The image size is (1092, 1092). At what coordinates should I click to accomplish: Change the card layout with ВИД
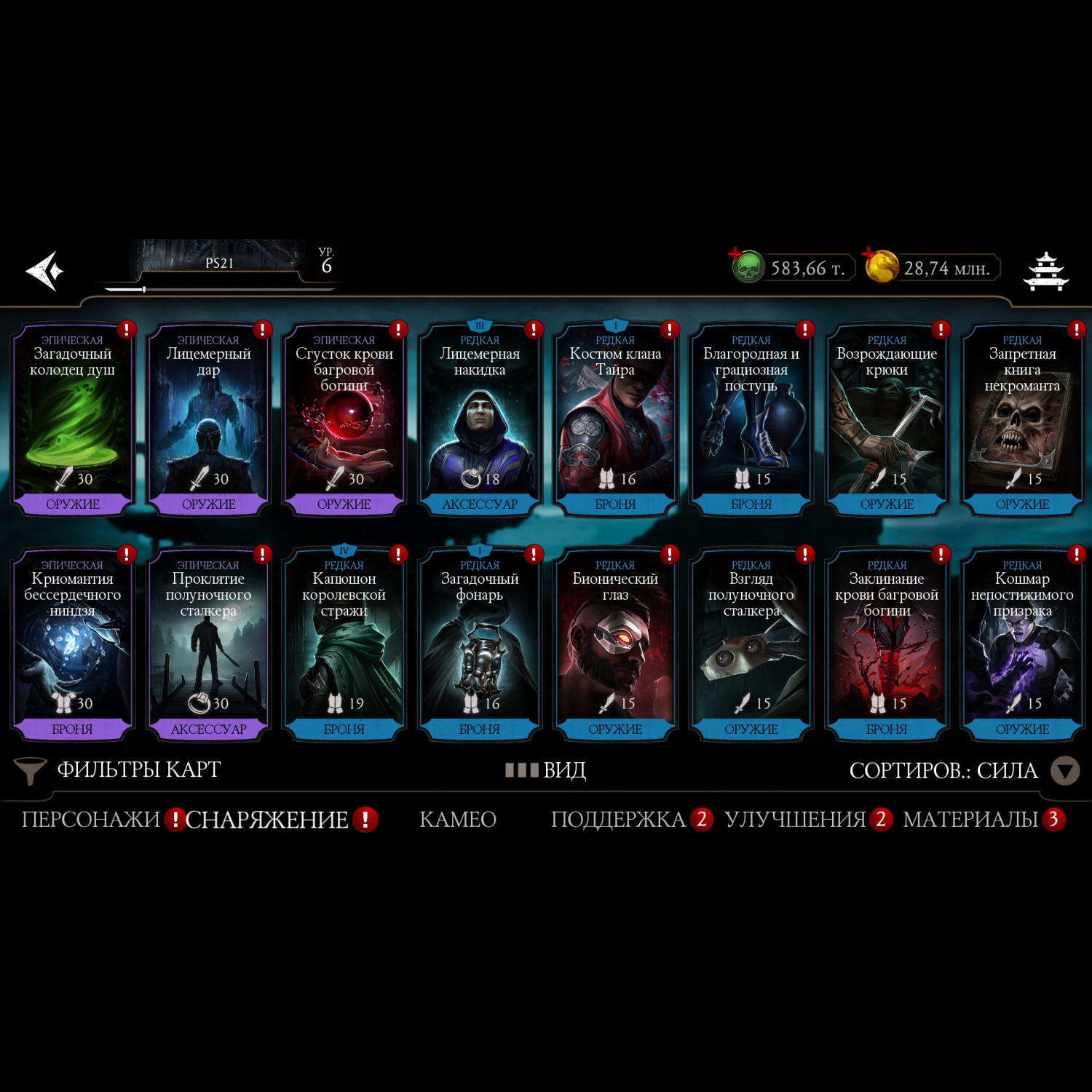point(547,770)
